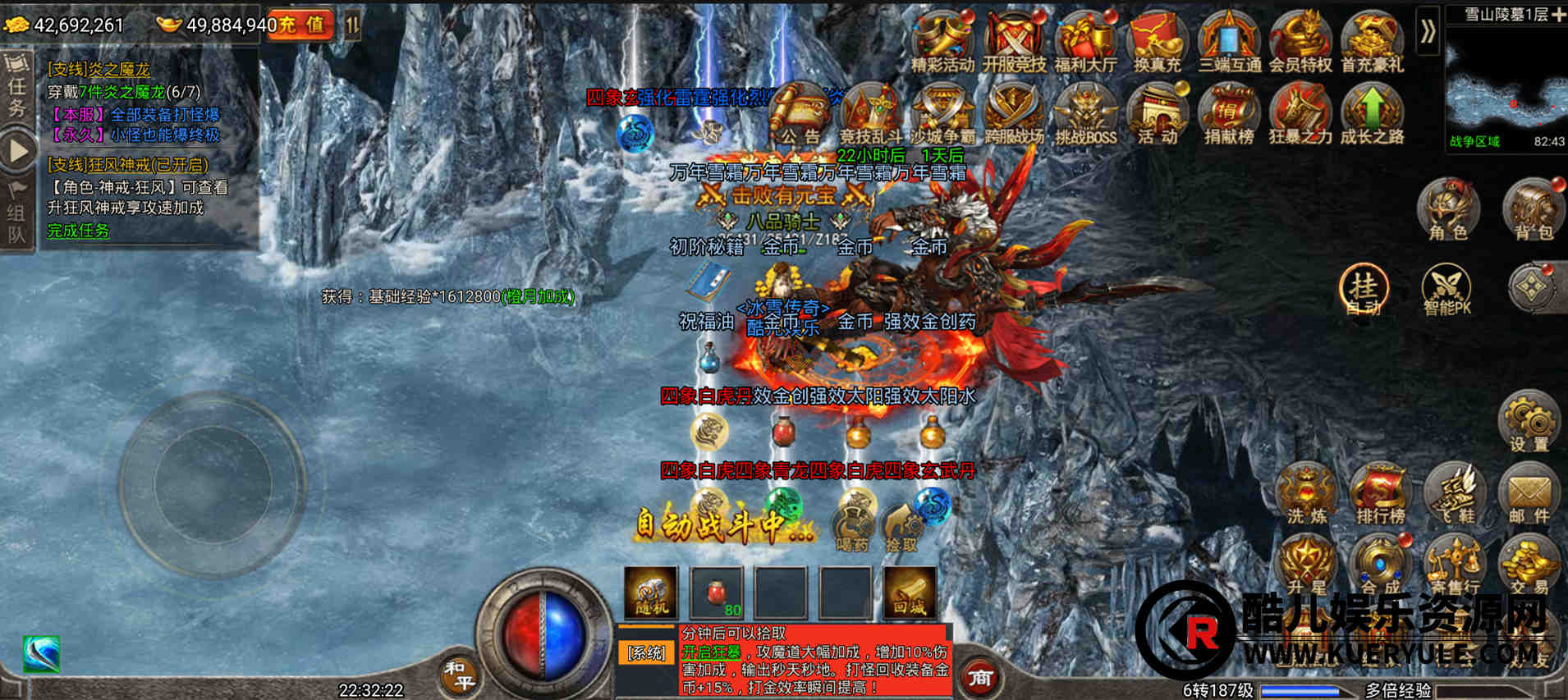Open the 成长之路 growth path icon

coord(1372,115)
